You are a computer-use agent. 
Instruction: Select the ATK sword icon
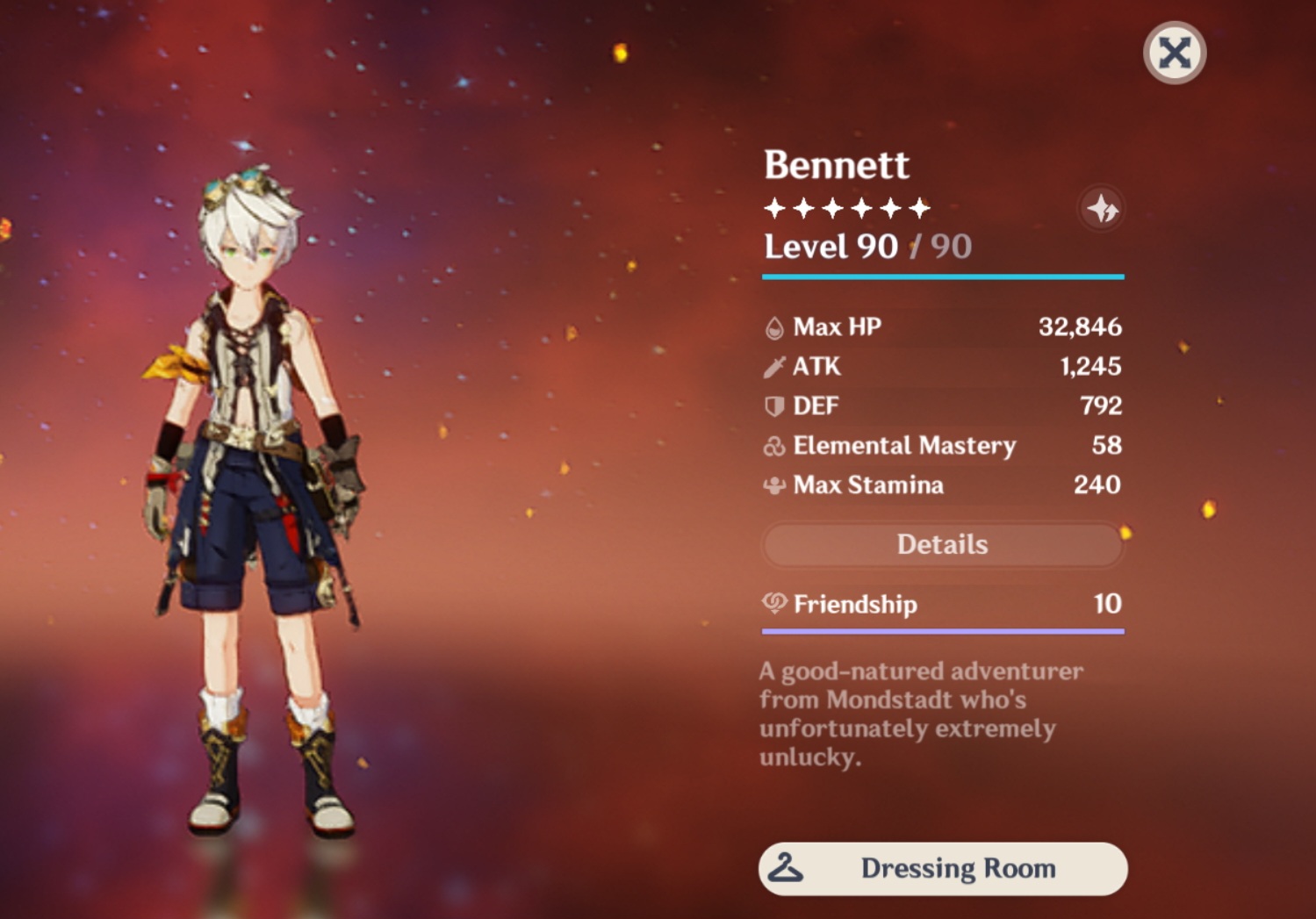773,366
